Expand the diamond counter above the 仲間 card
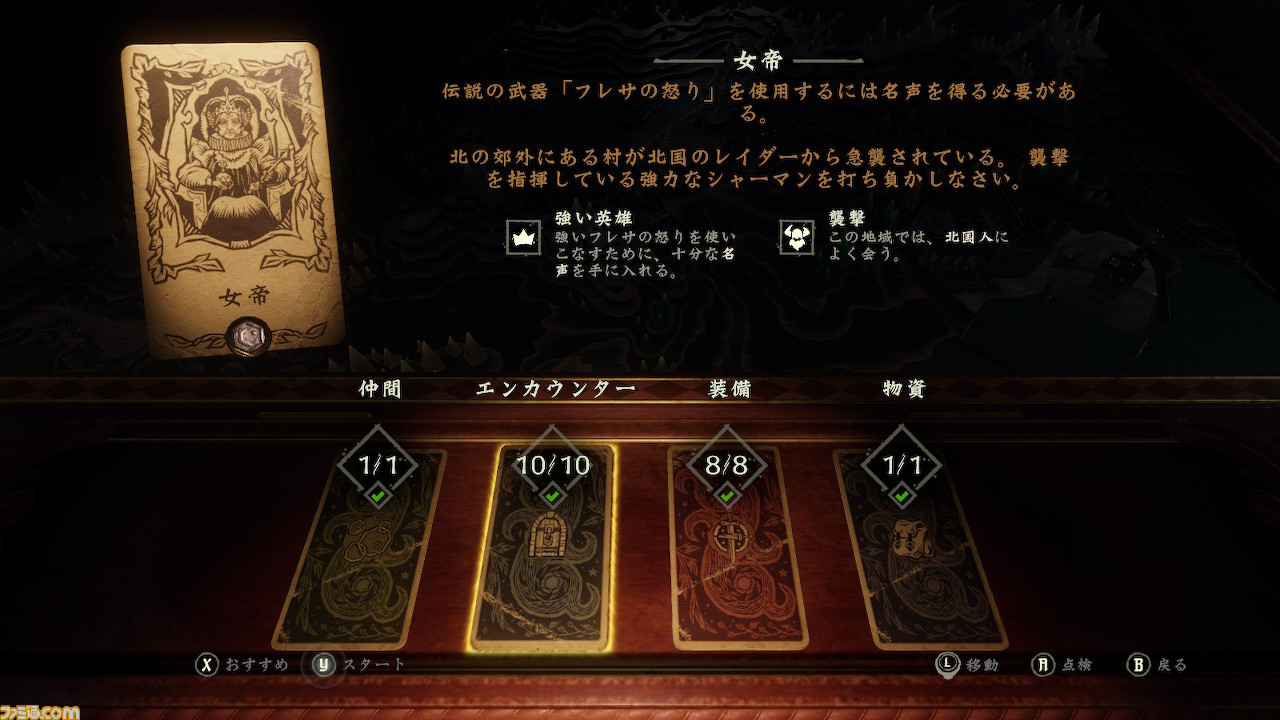This screenshot has width=1280, height=720. pos(376,462)
